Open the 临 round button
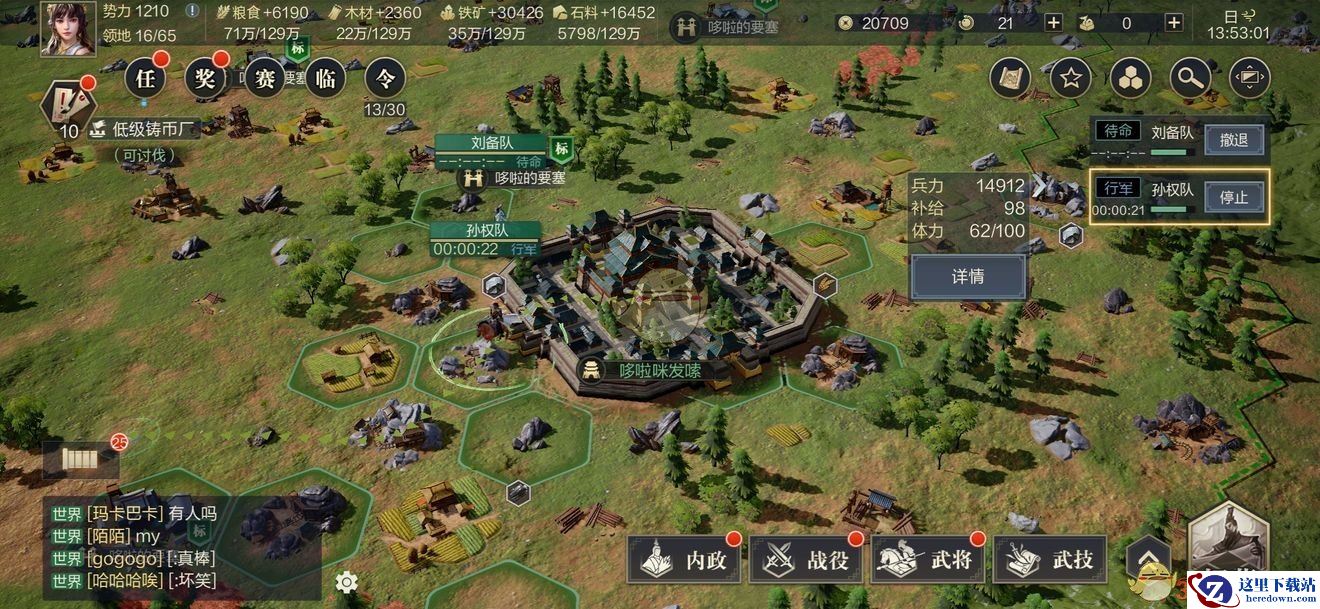1320x609 pixels. [325, 78]
